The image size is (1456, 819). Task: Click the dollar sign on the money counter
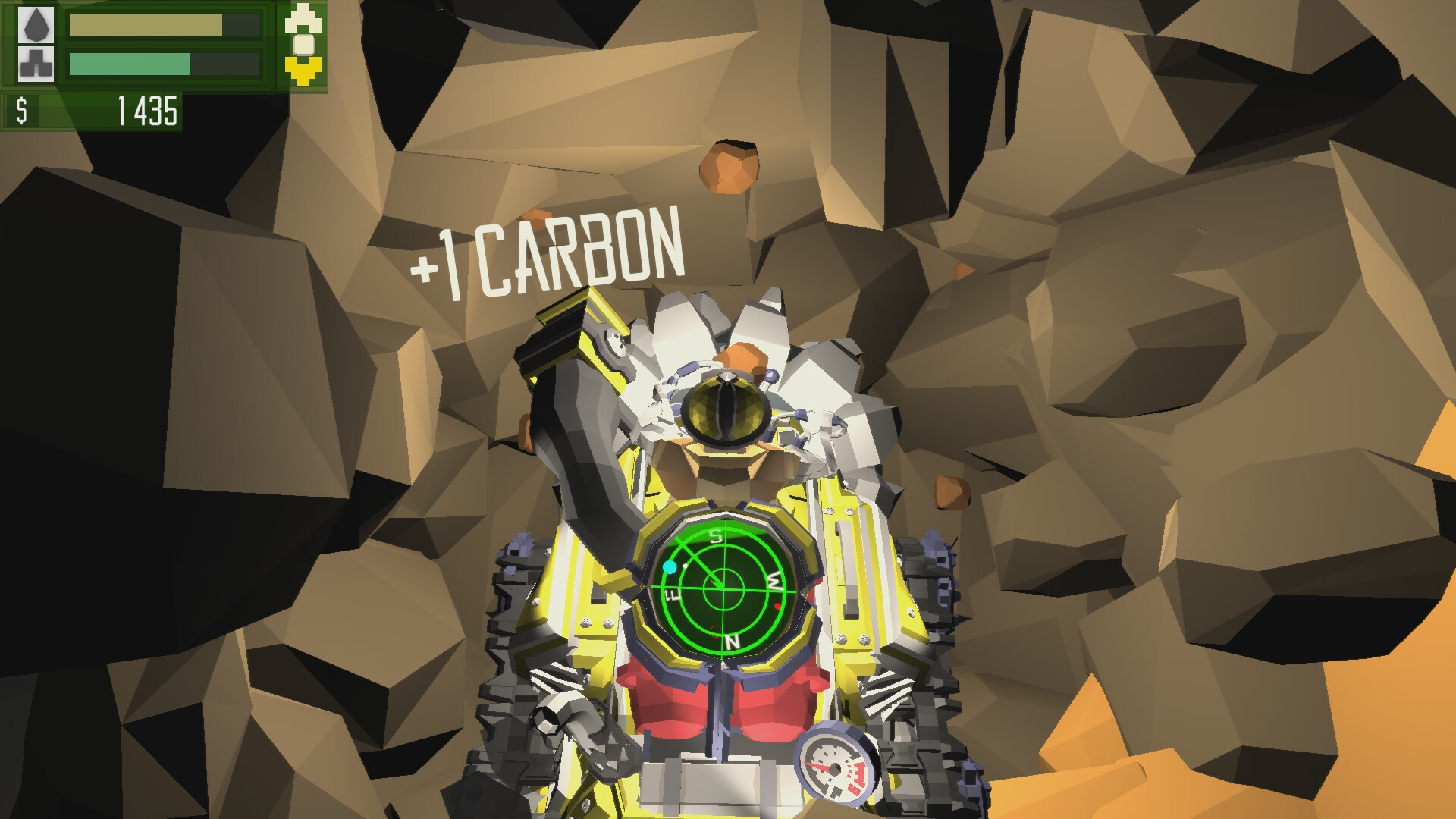click(x=21, y=112)
